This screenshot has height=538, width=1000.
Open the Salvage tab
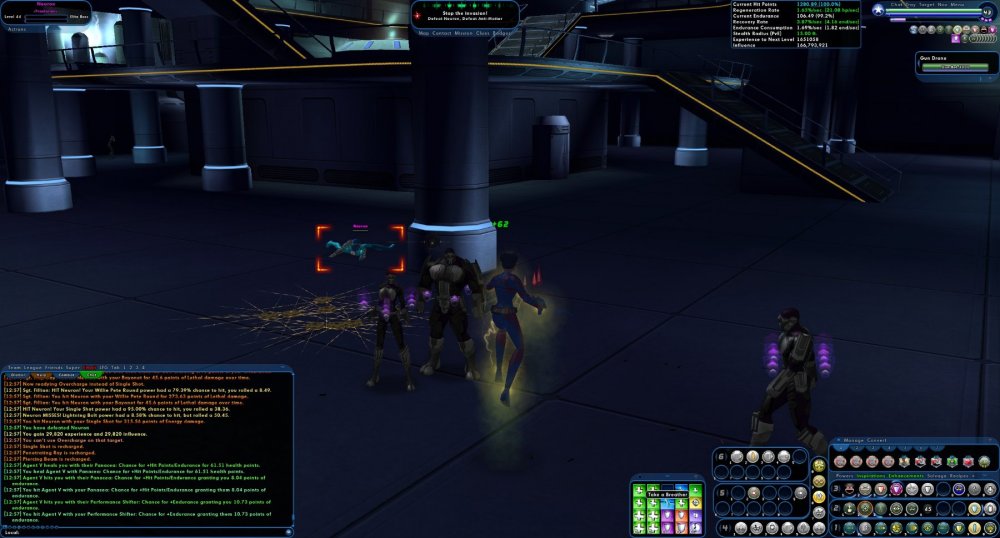pyautogui.click(x=938, y=475)
